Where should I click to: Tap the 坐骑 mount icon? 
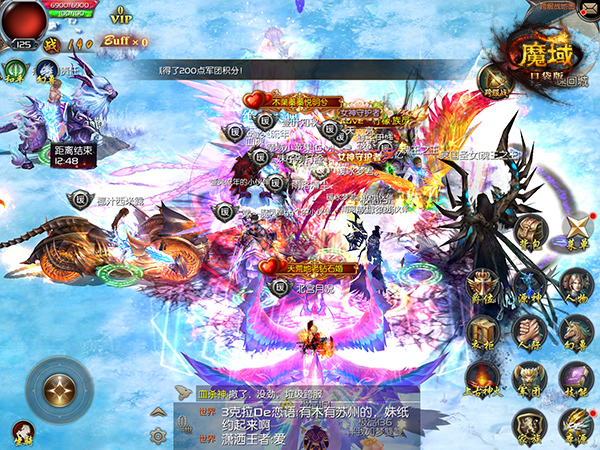tap(46, 70)
